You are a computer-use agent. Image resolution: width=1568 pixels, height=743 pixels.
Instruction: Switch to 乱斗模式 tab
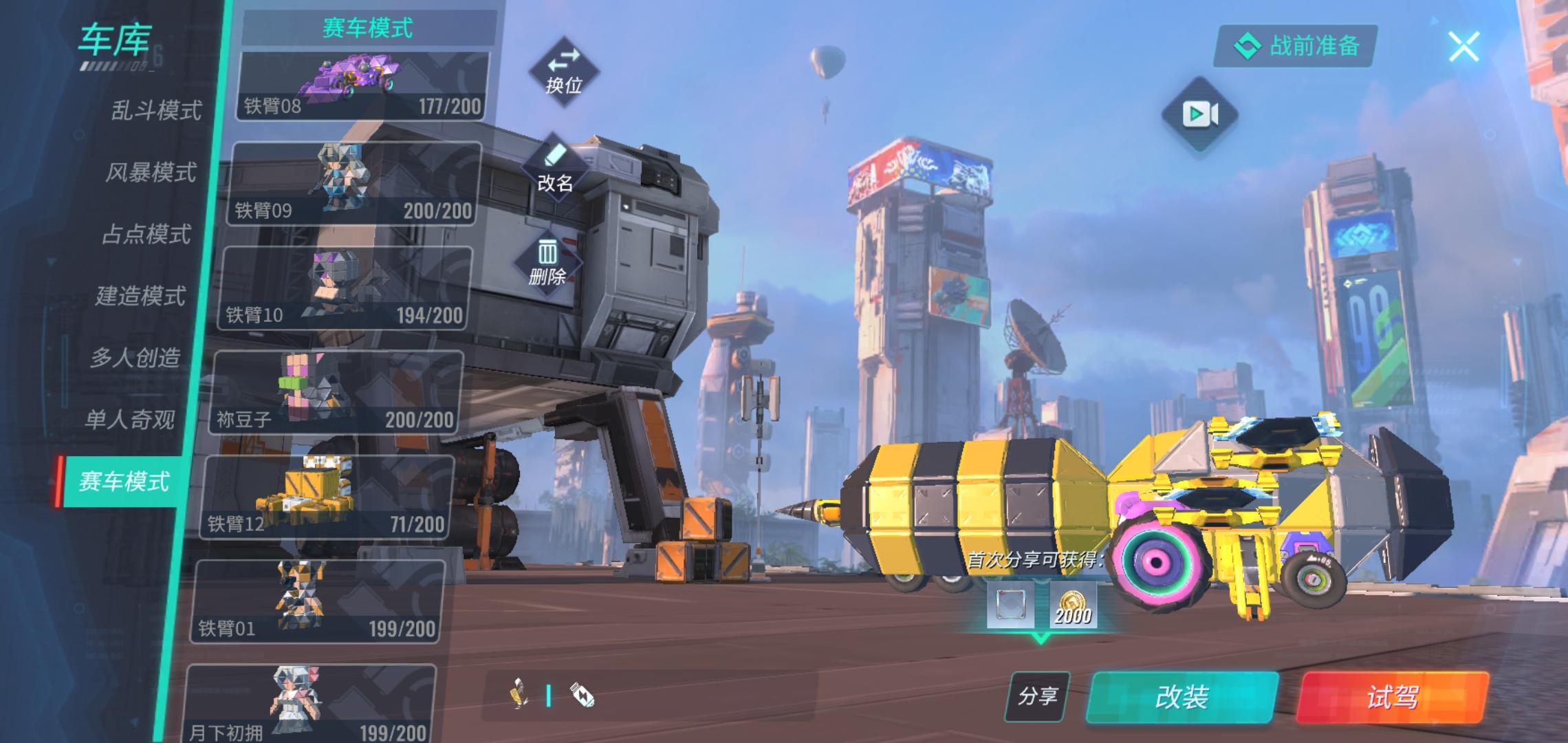click(x=156, y=110)
